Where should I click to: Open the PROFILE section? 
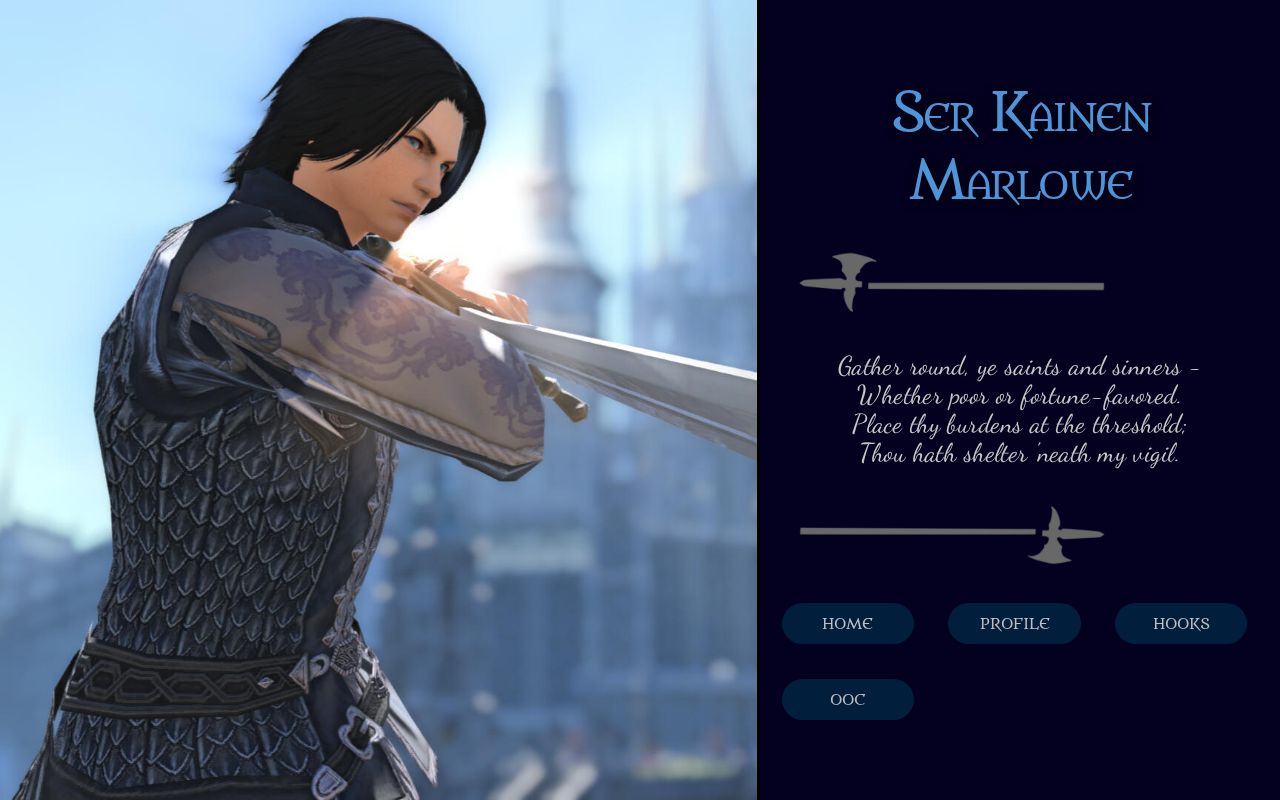point(1014,623)
